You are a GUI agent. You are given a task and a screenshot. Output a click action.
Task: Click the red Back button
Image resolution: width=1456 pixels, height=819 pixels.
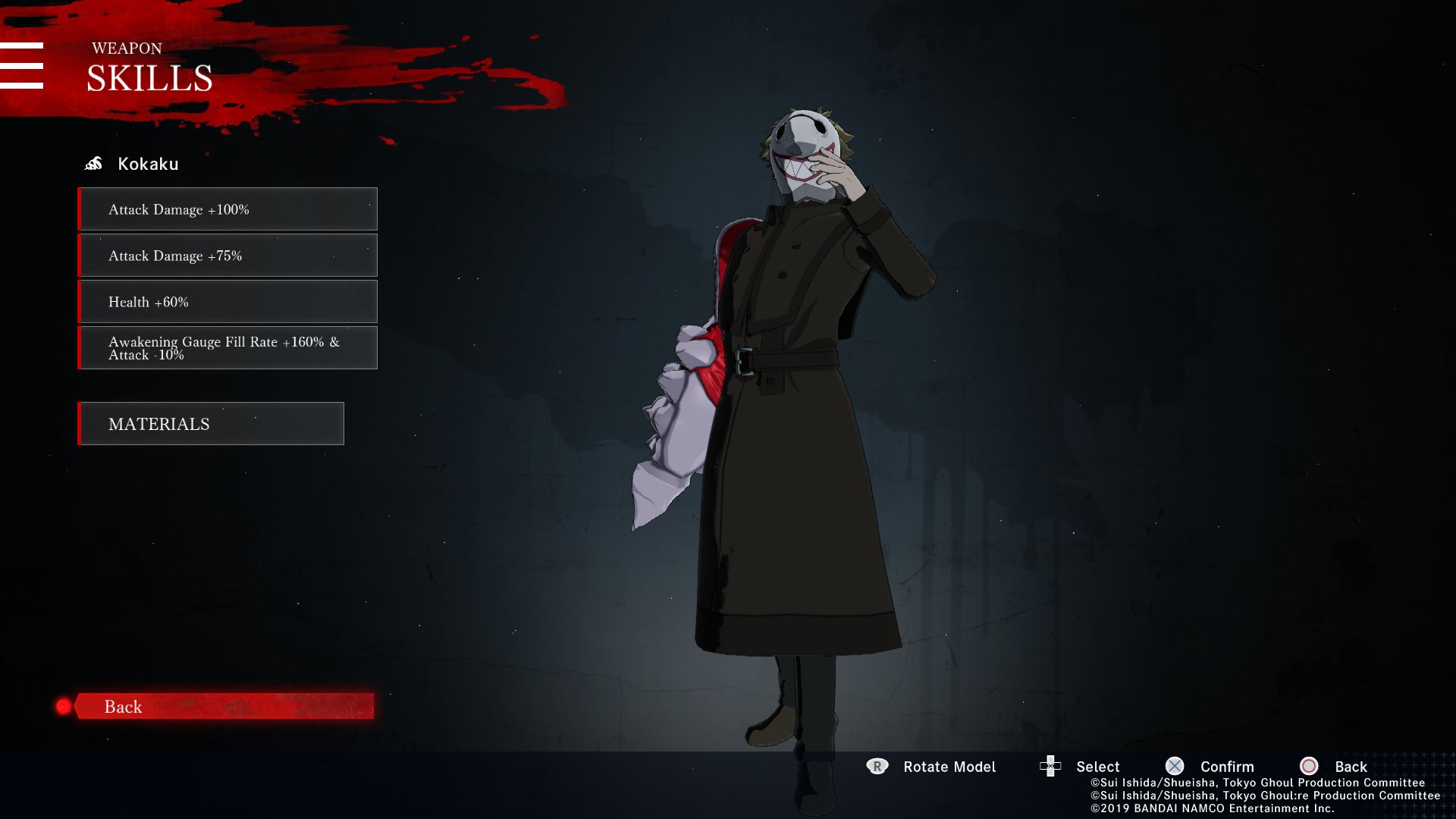(x=223, y=706)
